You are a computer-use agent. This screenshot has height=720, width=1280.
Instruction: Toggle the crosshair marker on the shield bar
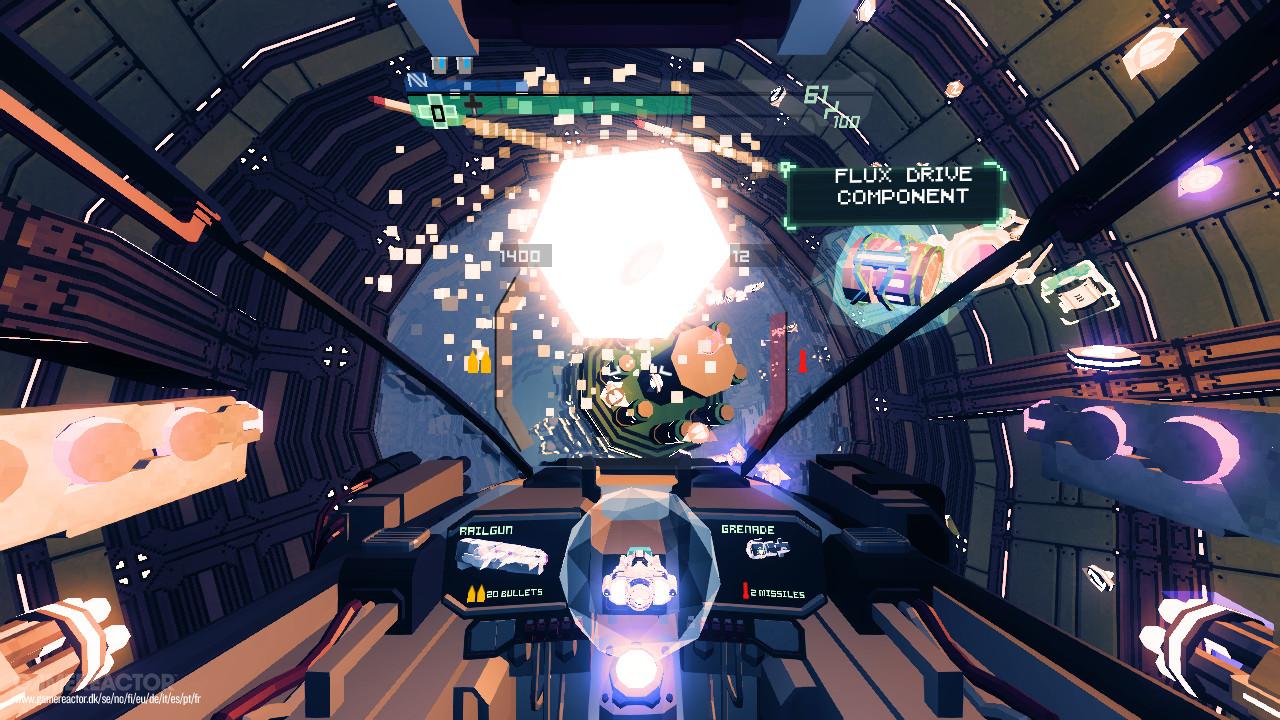coord(474,103)
